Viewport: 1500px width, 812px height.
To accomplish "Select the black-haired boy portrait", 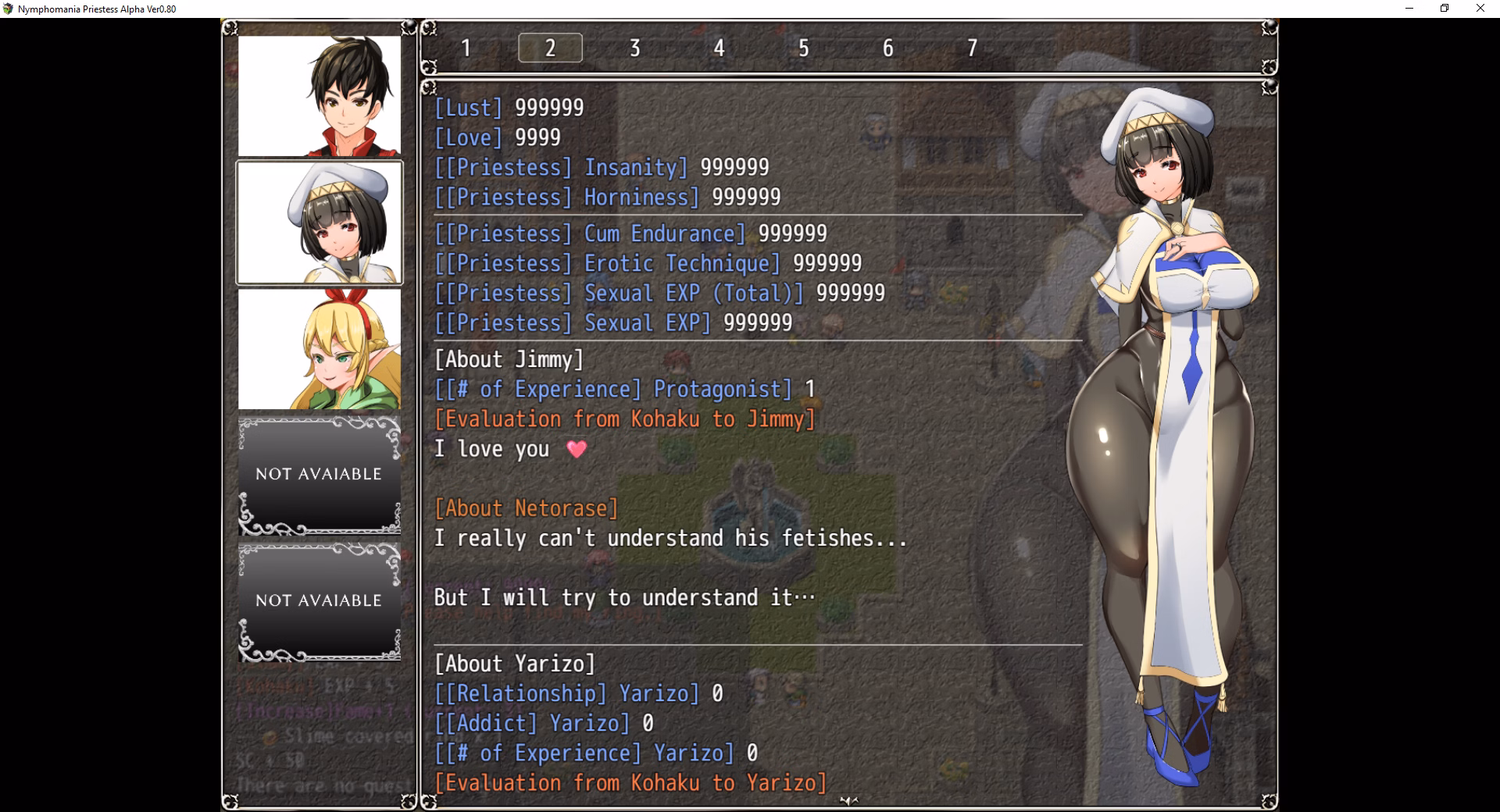I will (320, 96).
